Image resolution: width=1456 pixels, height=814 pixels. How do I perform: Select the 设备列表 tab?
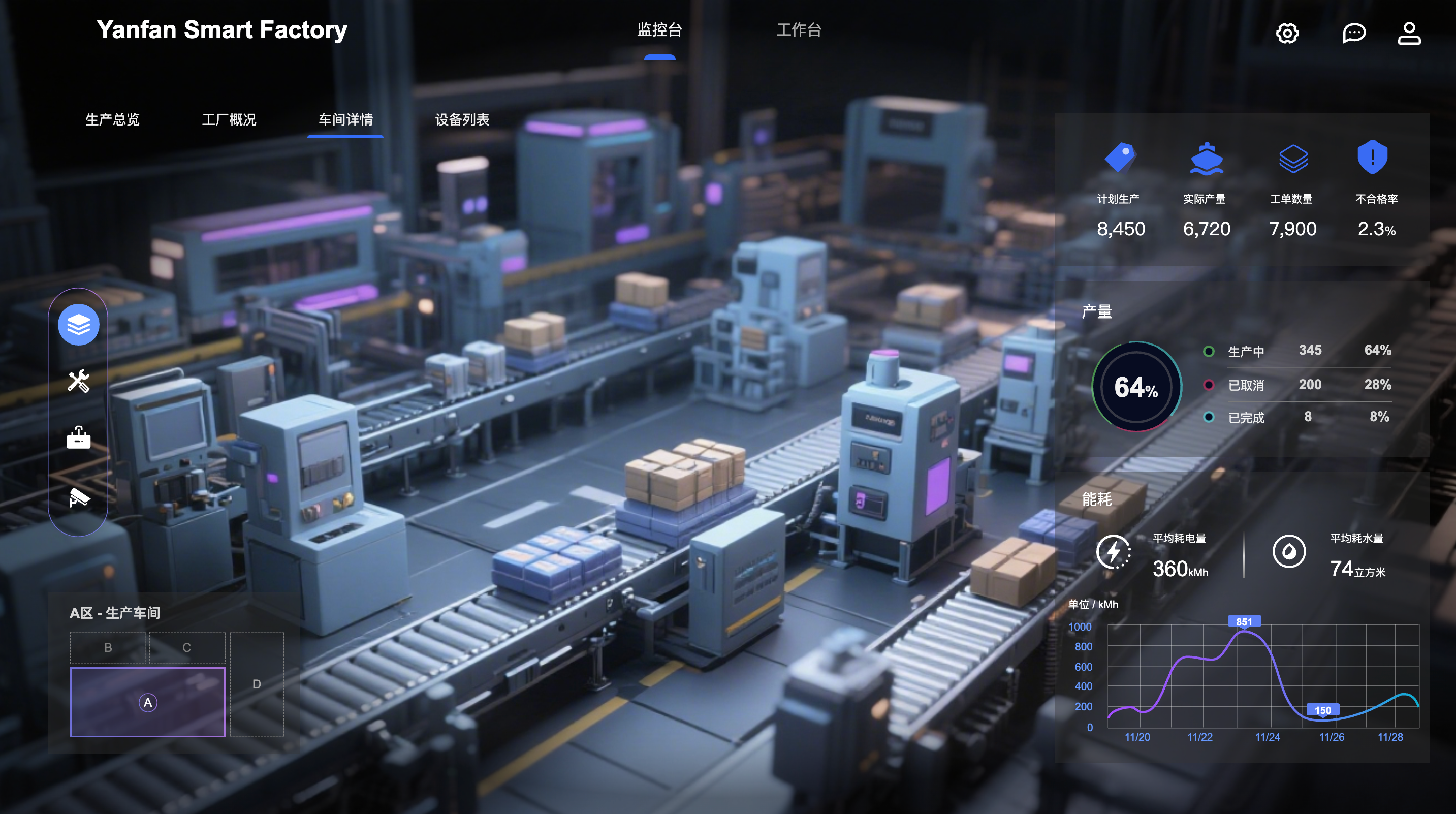462,120
